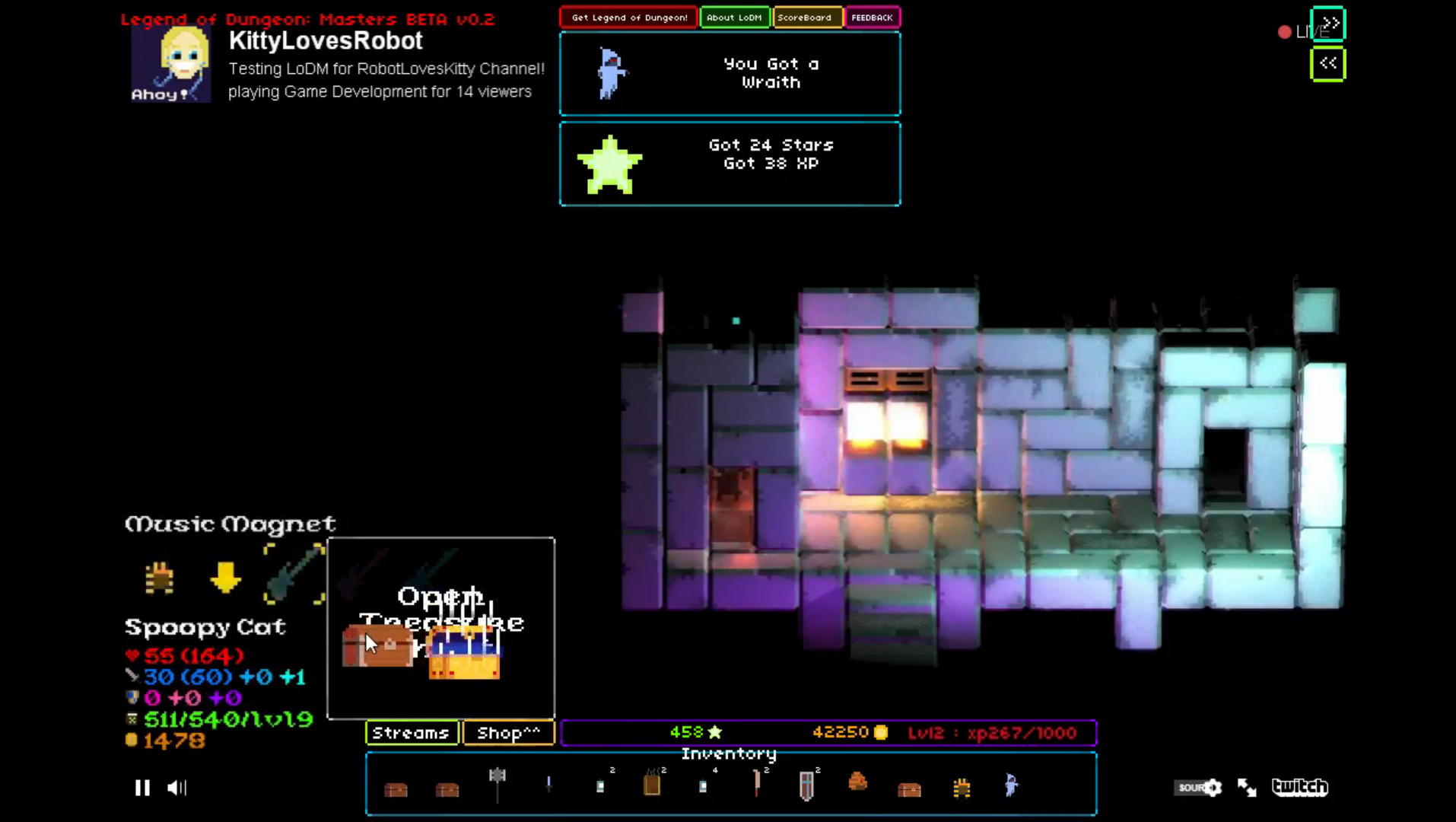
Task: Mute the stream audio
Action: pyautogui.click(x=177, y=788)
